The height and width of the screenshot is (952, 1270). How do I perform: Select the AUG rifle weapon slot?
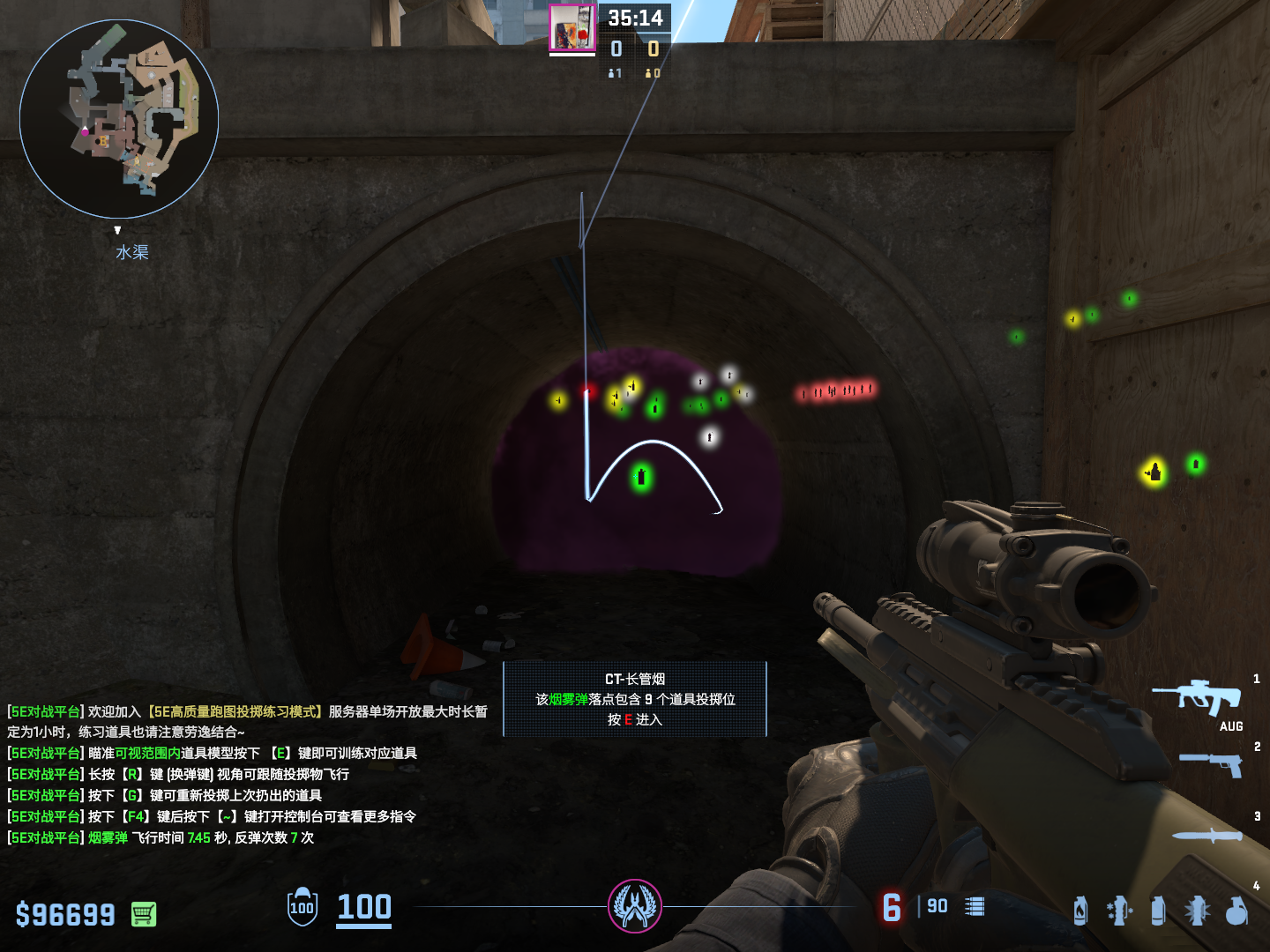(1197, 697)
